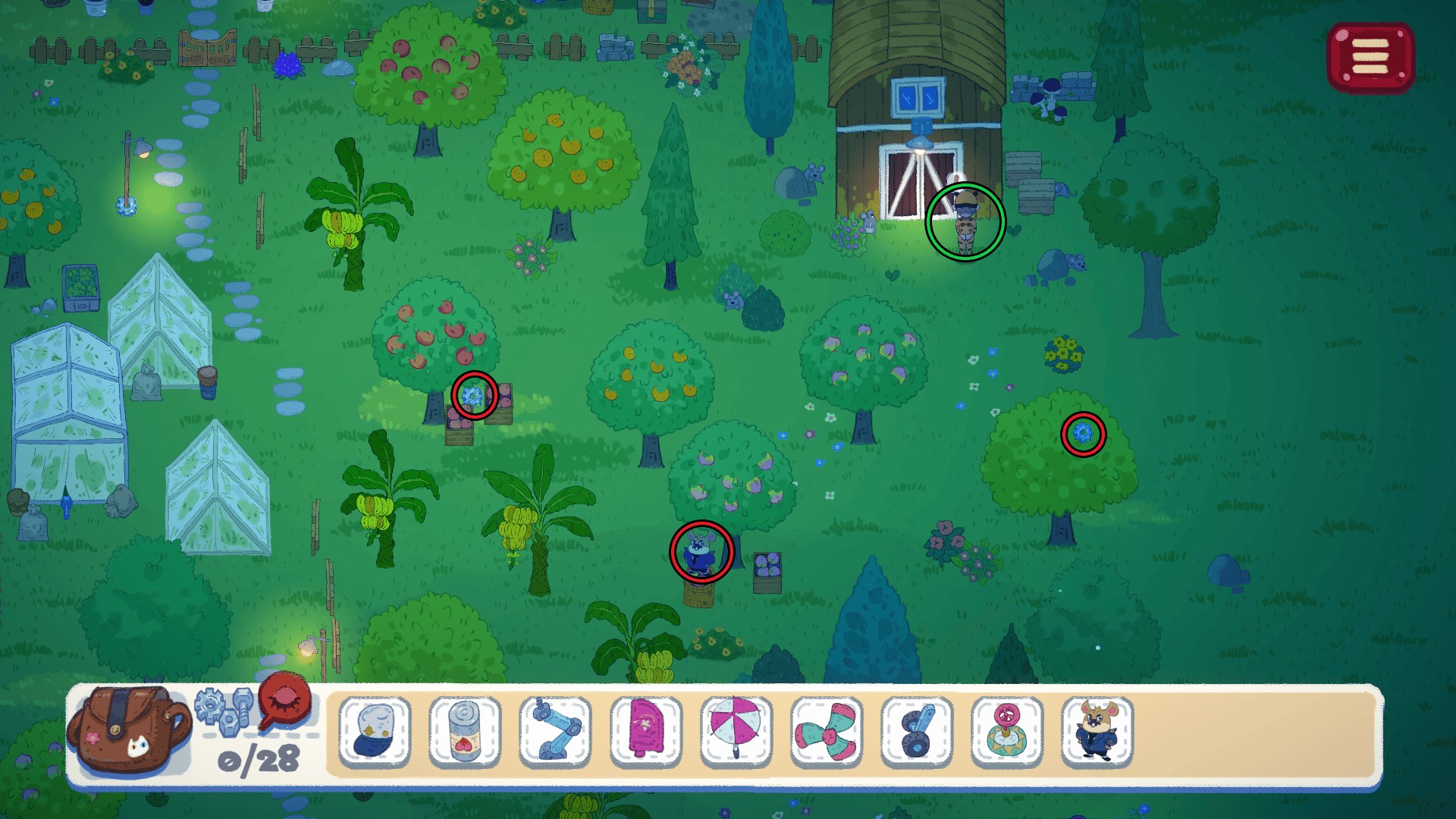The image size is (1456, 819).
Task: Pick the dark blue wheel part
Action: [x=917, y=732]
